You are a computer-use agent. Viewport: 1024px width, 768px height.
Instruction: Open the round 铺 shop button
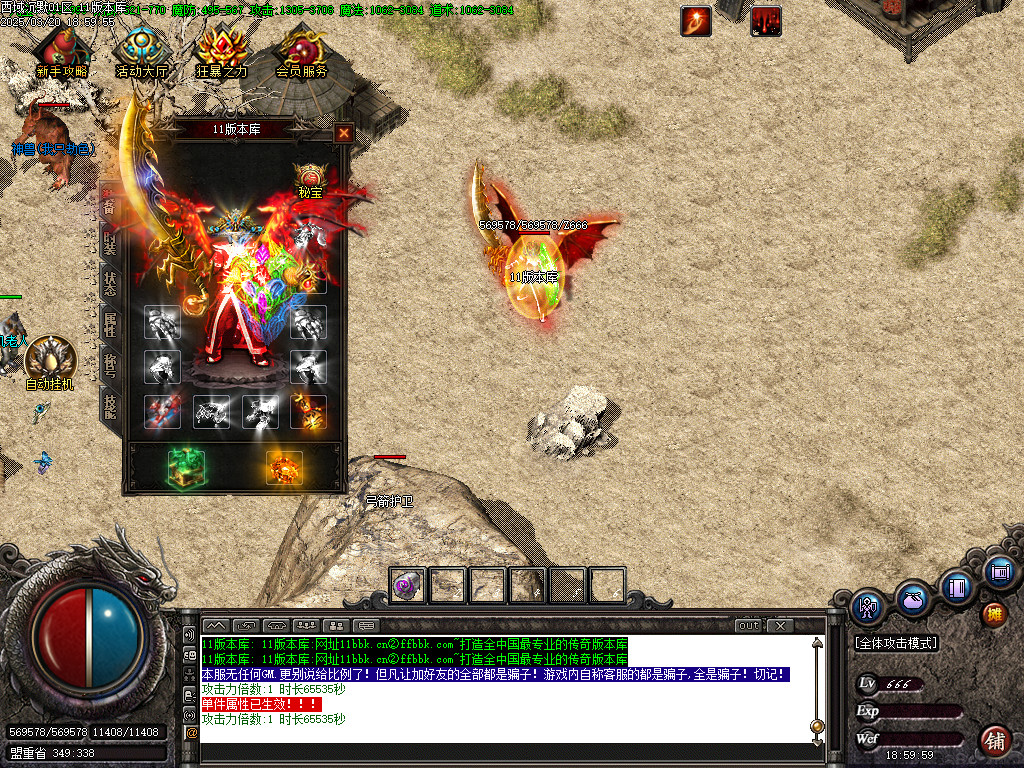(994, 741)
